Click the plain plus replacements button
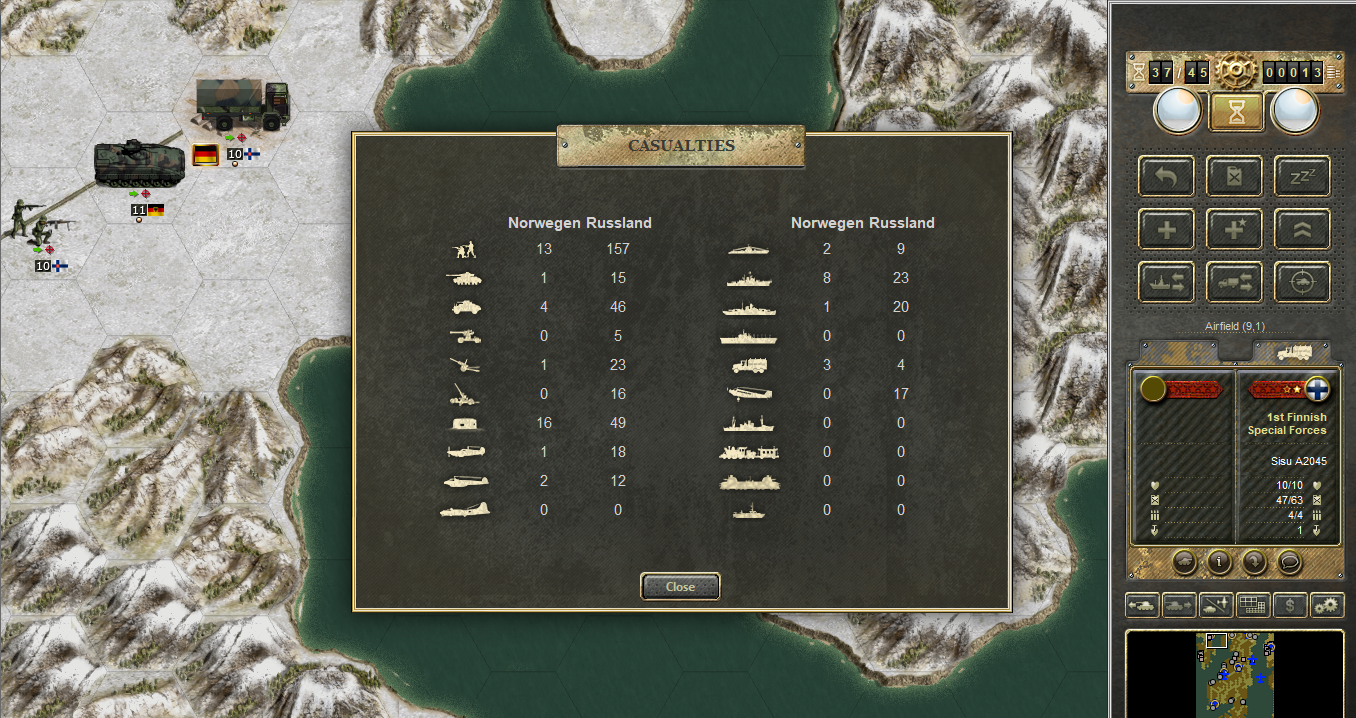 (x=1166, y=229)
